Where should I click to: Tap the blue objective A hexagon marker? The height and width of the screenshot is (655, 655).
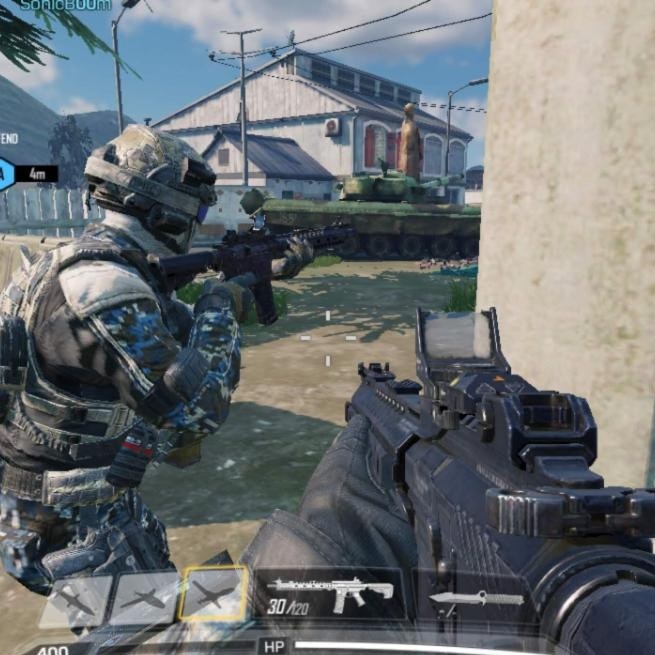click(x=5, y=173)
